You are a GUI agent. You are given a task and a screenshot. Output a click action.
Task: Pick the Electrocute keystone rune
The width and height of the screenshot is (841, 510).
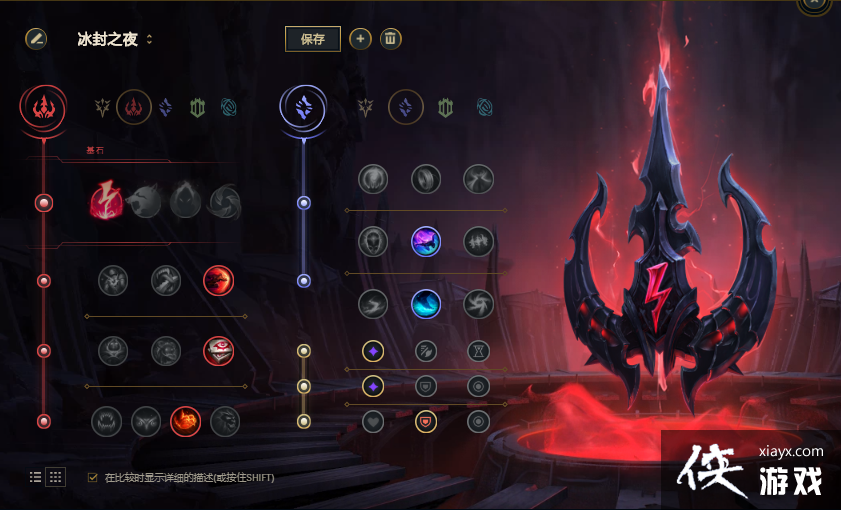(106, 201)
